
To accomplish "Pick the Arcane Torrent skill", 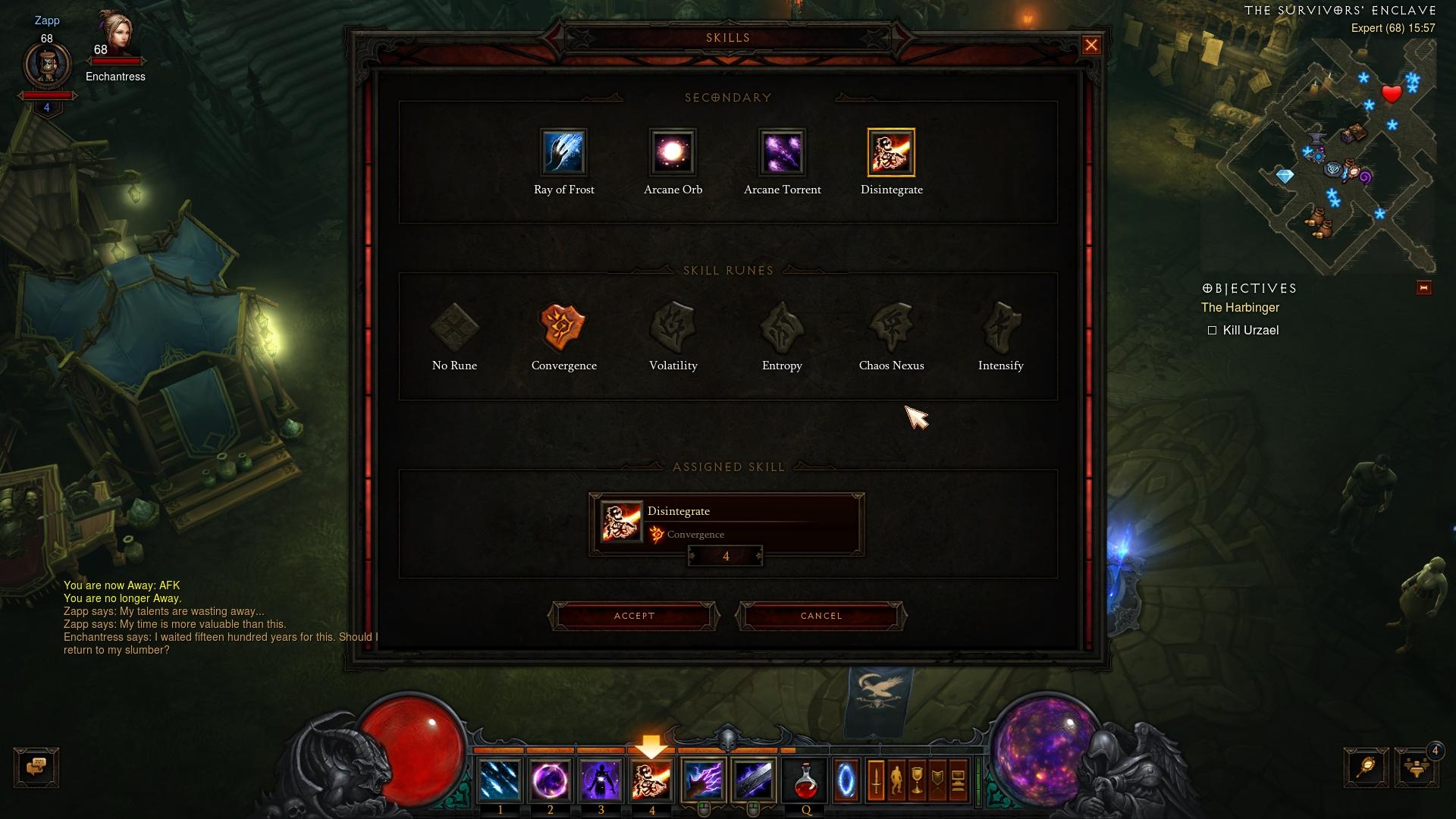I will (x=782, y=152).
